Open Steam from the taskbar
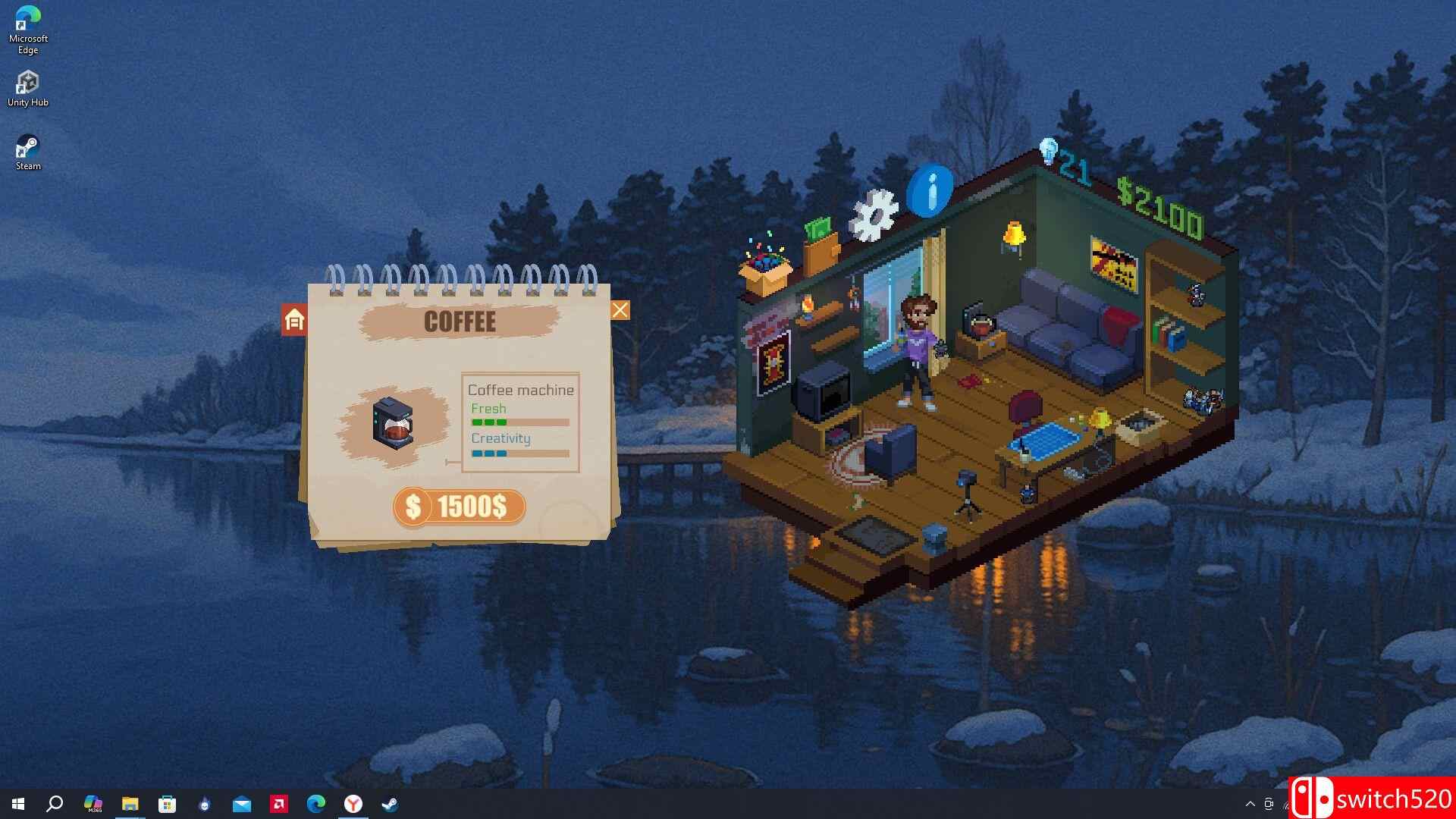This screenshot has height=819, width=1456. coord(390,804)
